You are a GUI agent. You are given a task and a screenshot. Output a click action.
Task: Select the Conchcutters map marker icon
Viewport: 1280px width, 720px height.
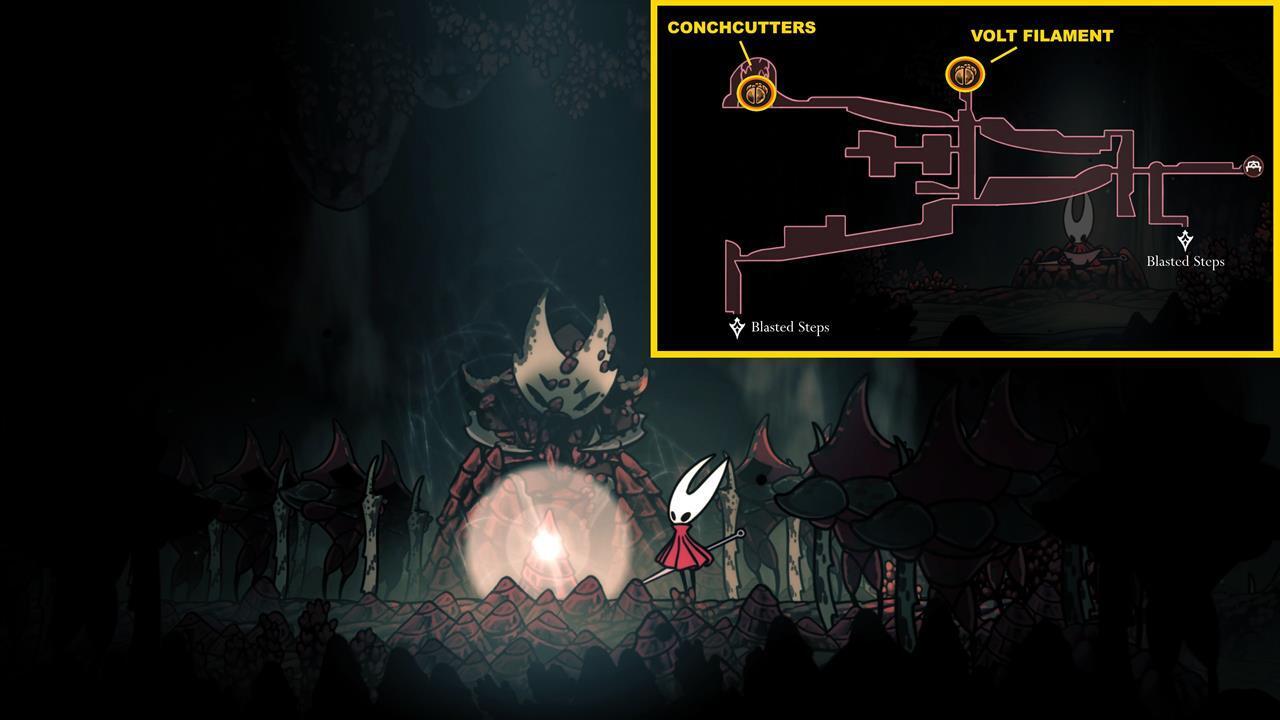click(755, 94)
